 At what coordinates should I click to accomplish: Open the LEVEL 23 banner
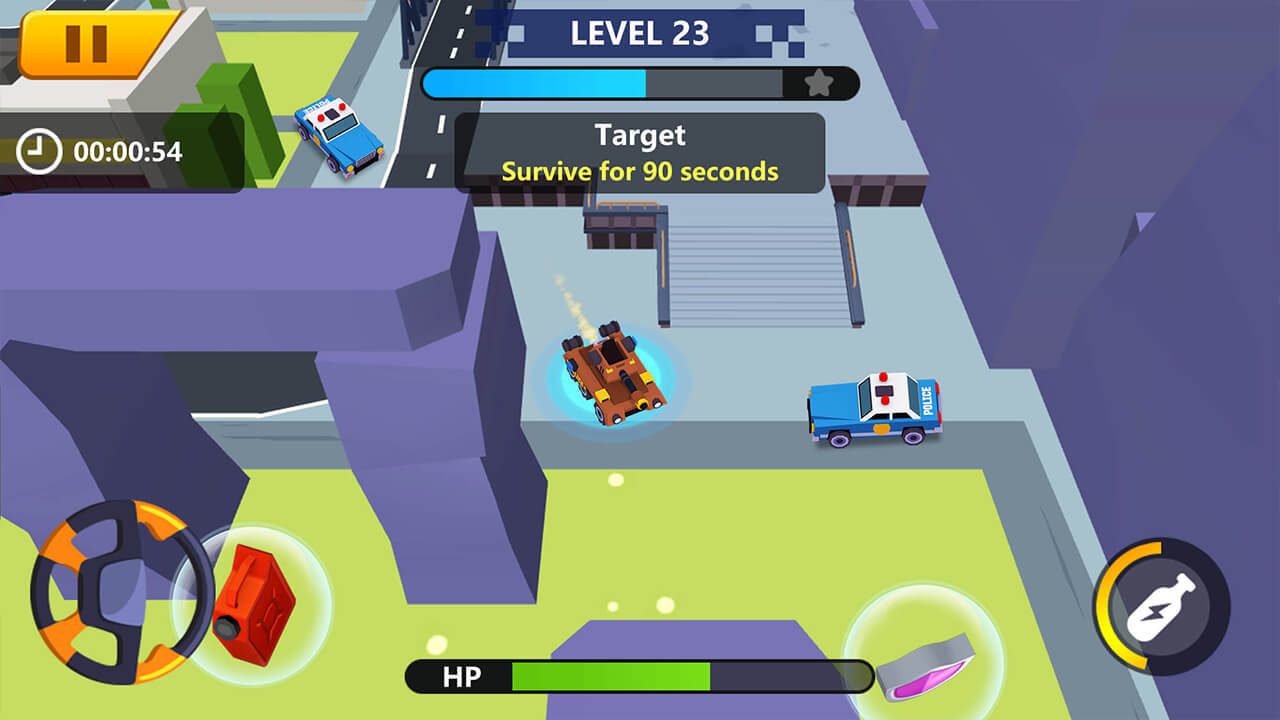(x=638, y=35)
